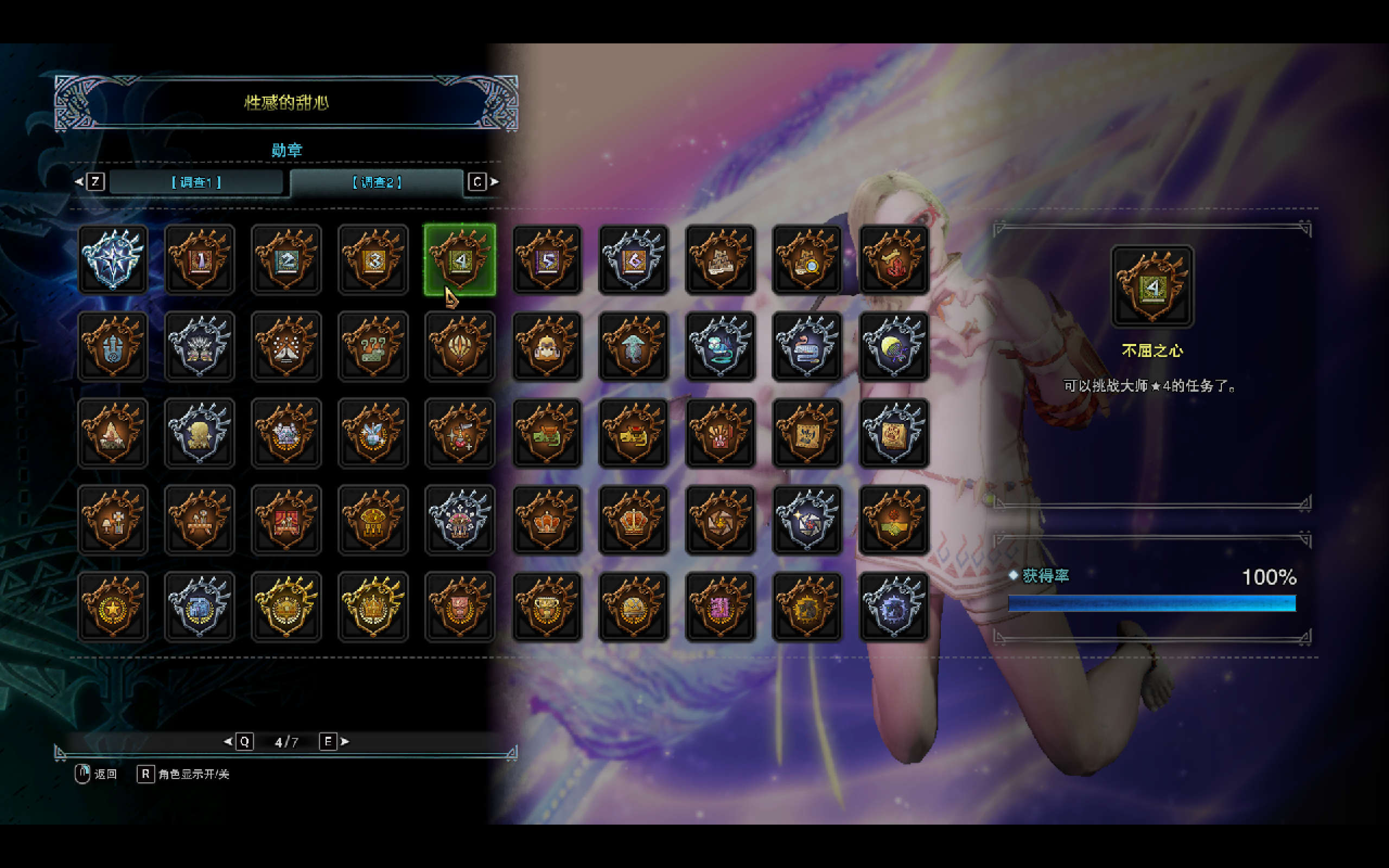Select the silver number 6 medal

(634, 259)
